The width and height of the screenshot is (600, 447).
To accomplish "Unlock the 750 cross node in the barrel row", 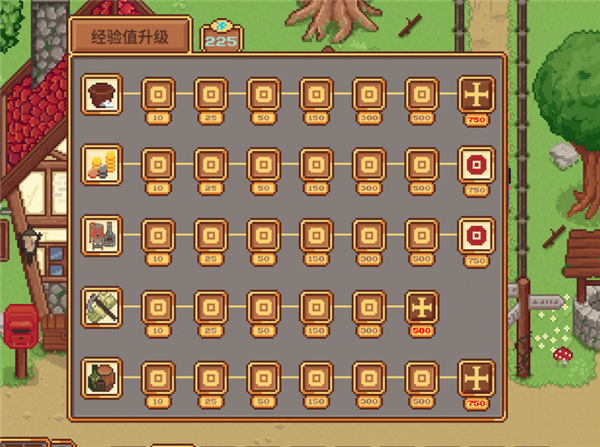I will 475,378.
